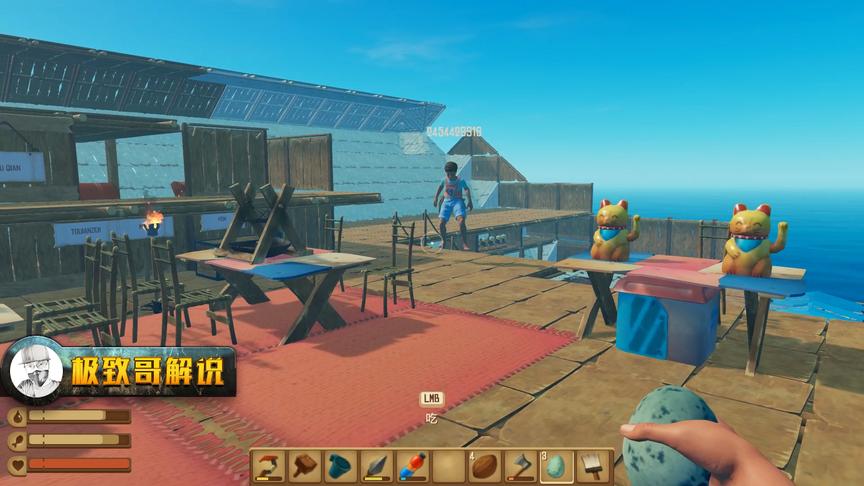Select the red and blue bottle slot
Screen dimensions: 864x486
tap(413, 466)
